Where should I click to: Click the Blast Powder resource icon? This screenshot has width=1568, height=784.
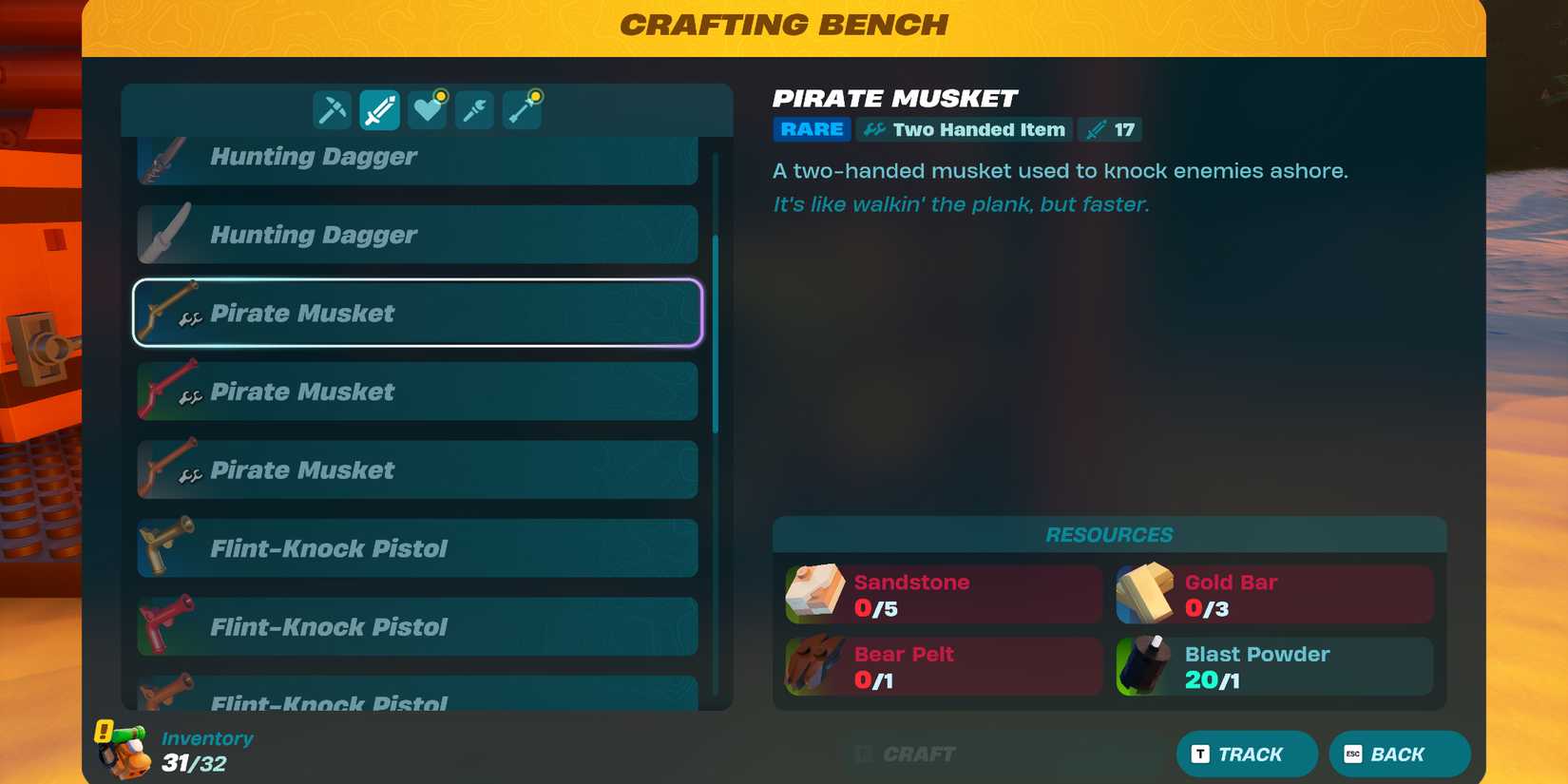coord(1147,666)
